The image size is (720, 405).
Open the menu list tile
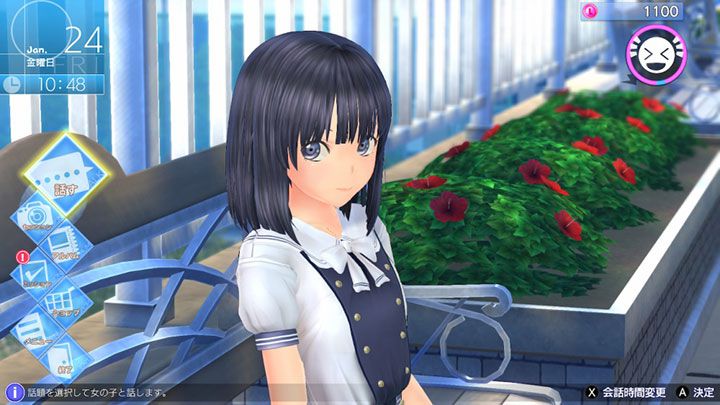coord(30,328)
